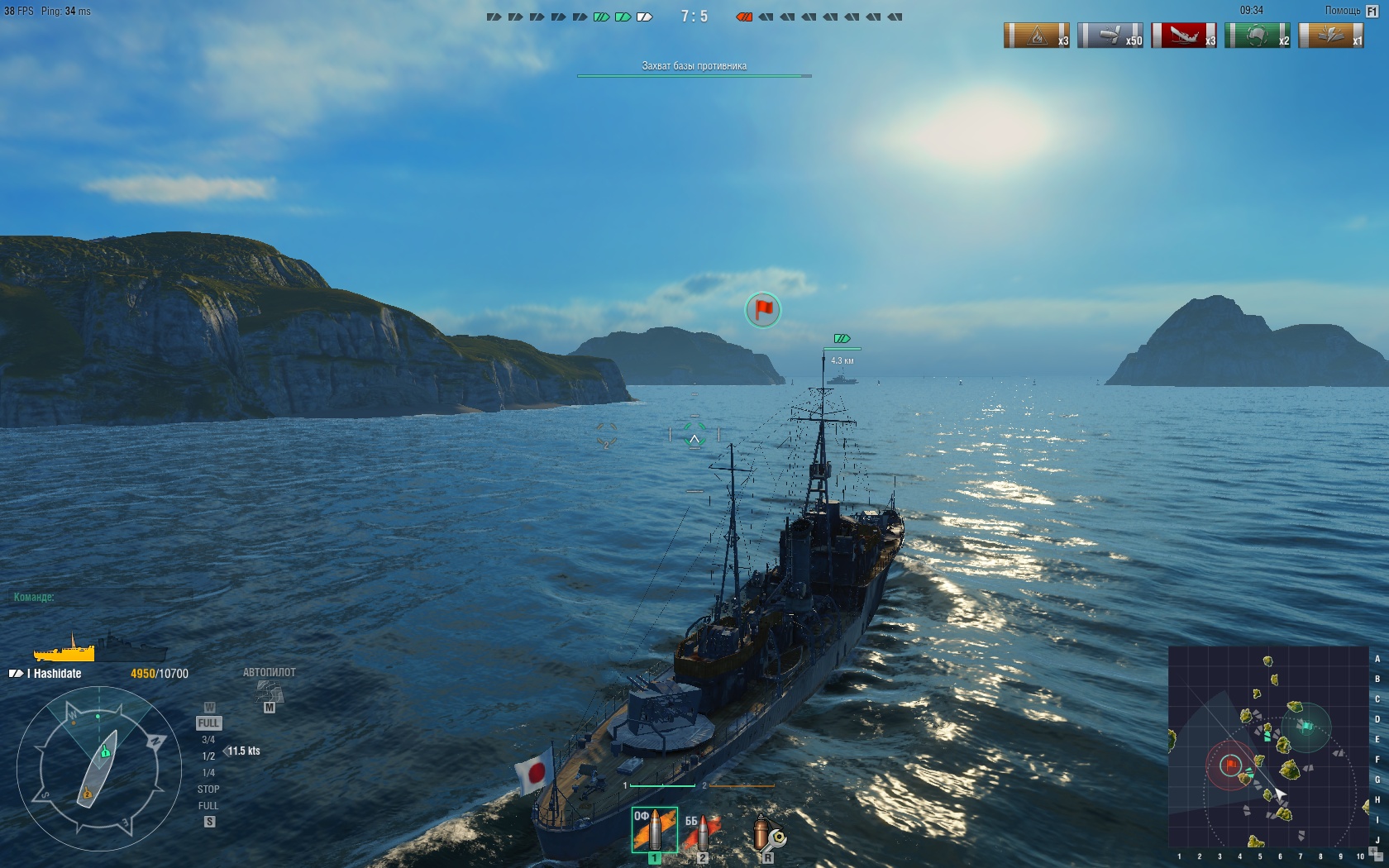This screenshot has width=1389, height=868.
Task: Switch to the ББ armor-piercing shell
Action: [702, 831]
